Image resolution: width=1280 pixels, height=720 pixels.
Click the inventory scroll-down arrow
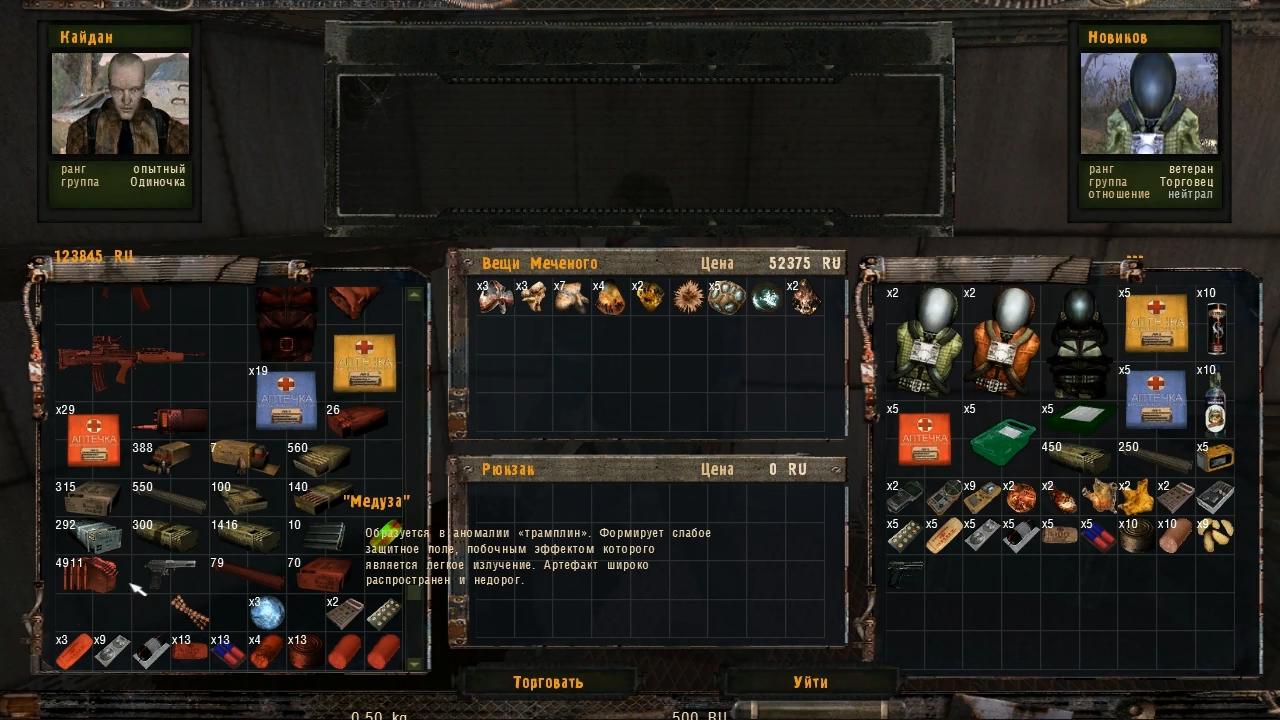[x=415, y=663]
